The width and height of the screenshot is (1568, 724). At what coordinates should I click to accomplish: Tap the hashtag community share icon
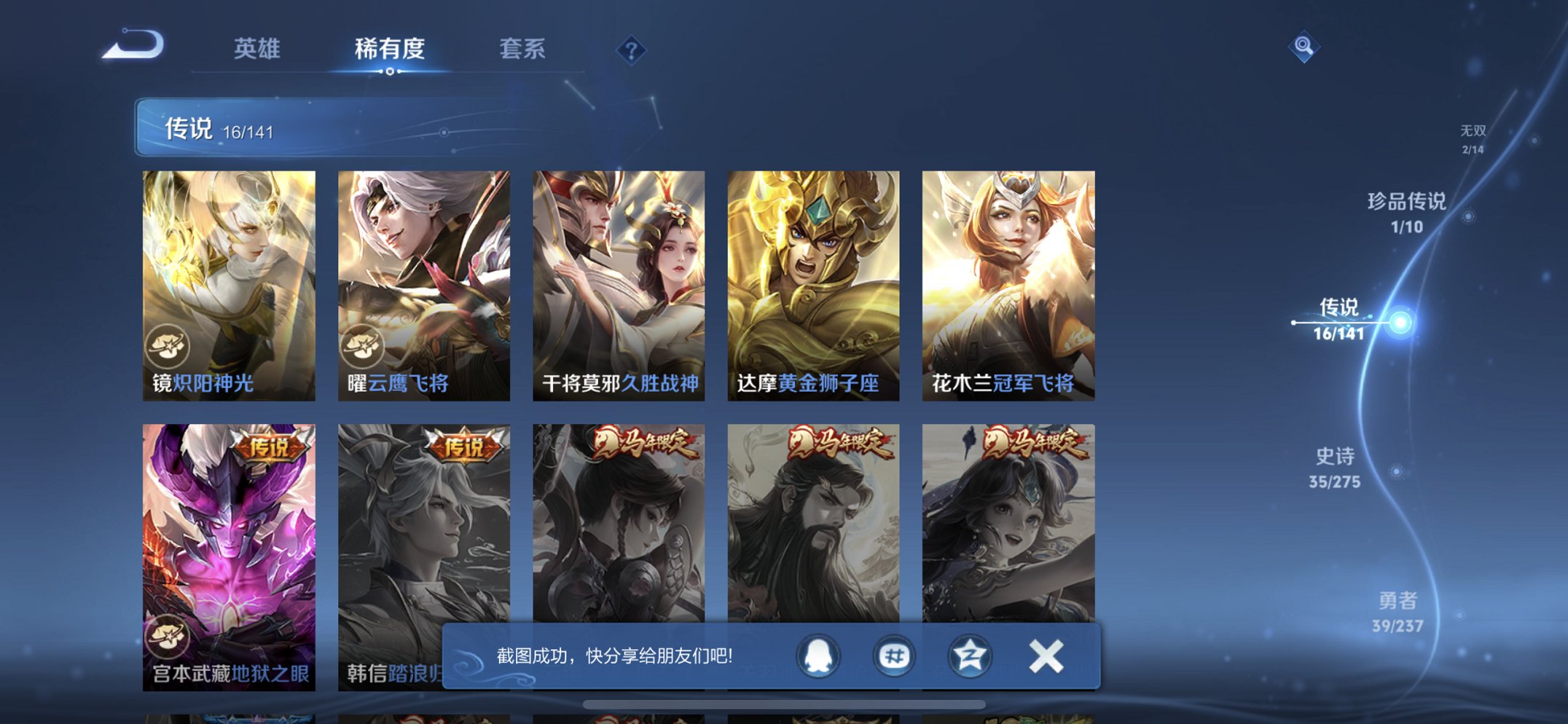[895, 656]
